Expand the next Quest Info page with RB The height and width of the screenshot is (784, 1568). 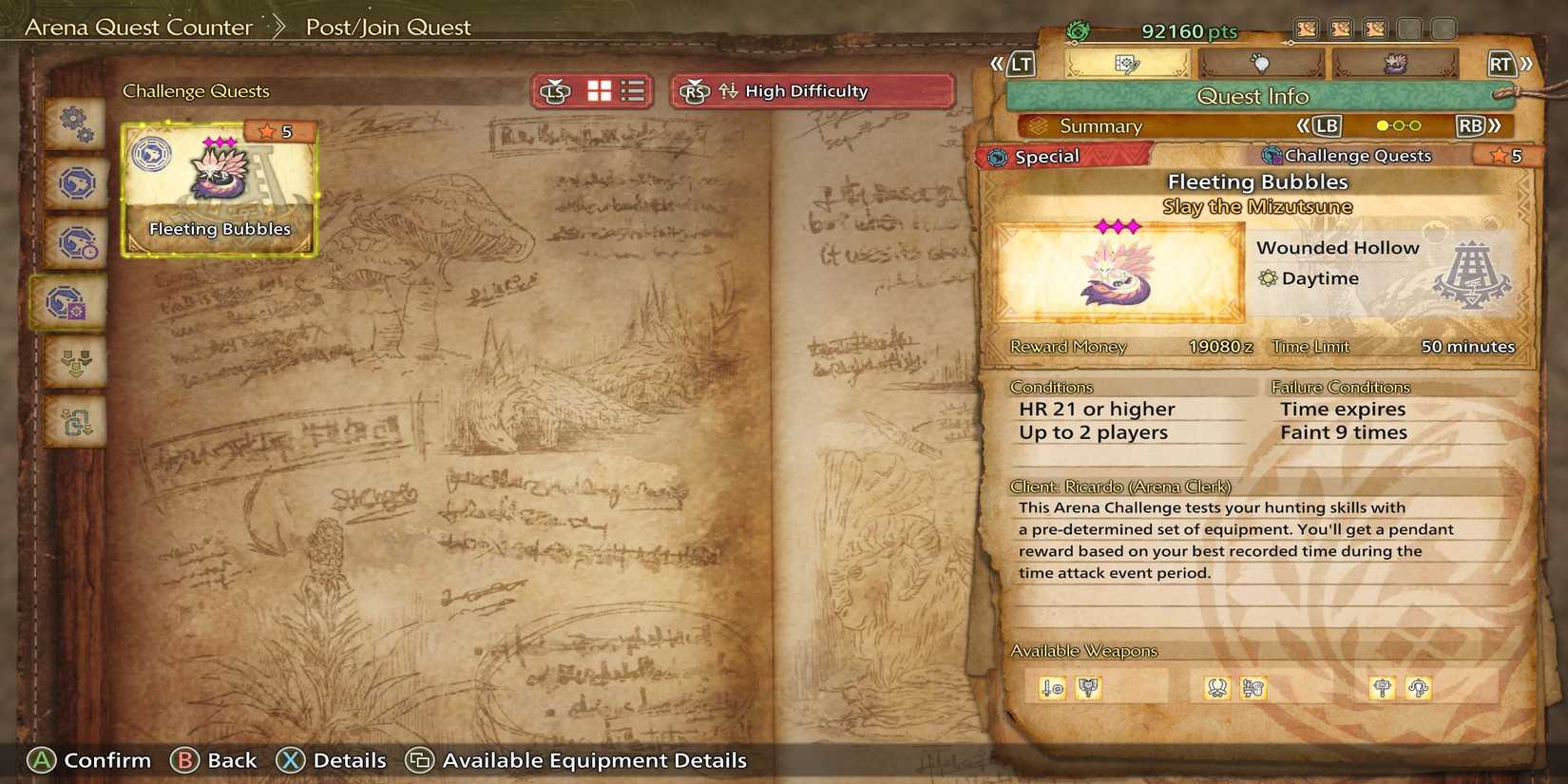tap(1474, 124)
